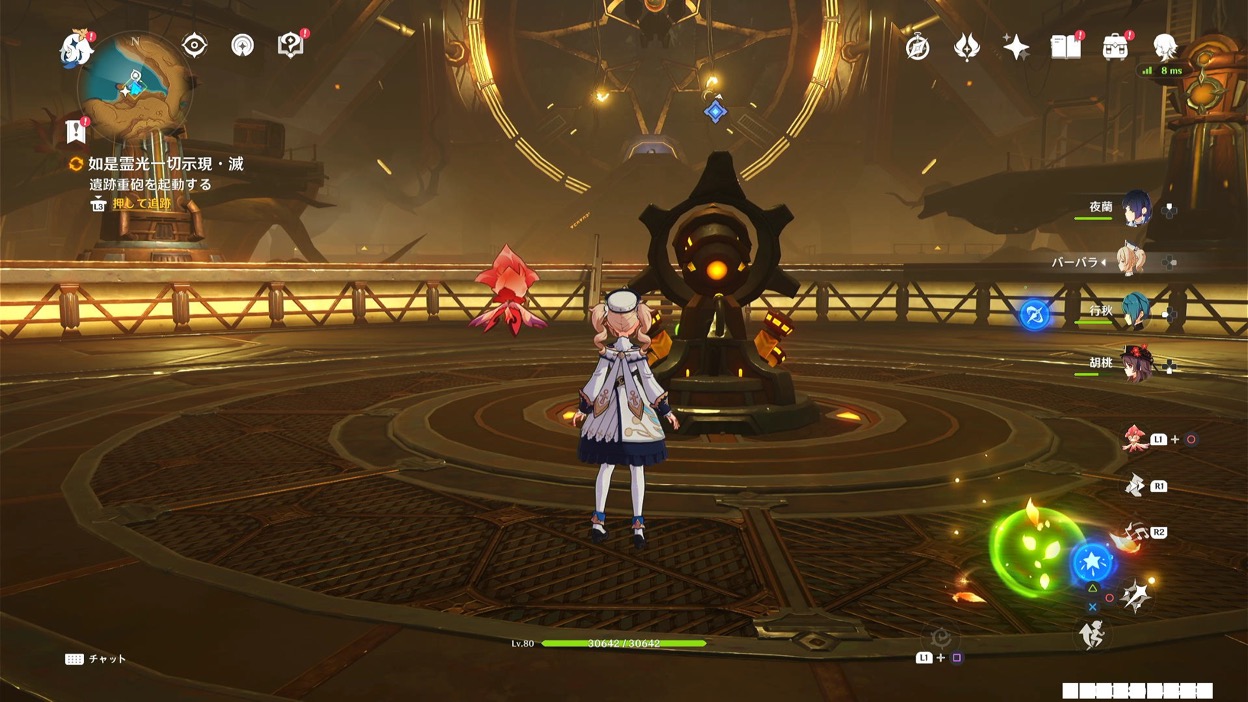1248x702 pixels.
Task: Switch to party member 胡桃
Action: click(1135, 364)
